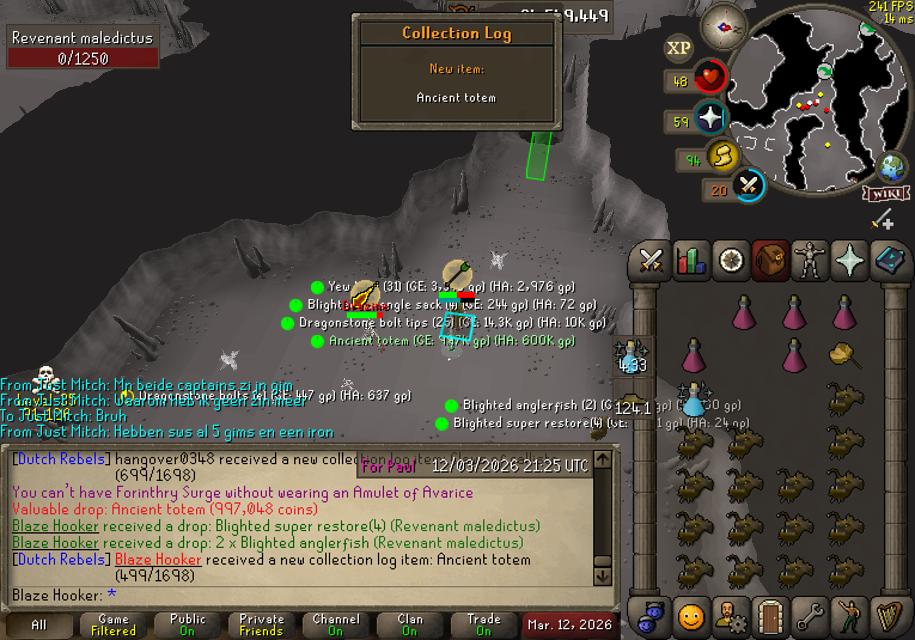Show the Worn Equipment tab

coord(810,261)
